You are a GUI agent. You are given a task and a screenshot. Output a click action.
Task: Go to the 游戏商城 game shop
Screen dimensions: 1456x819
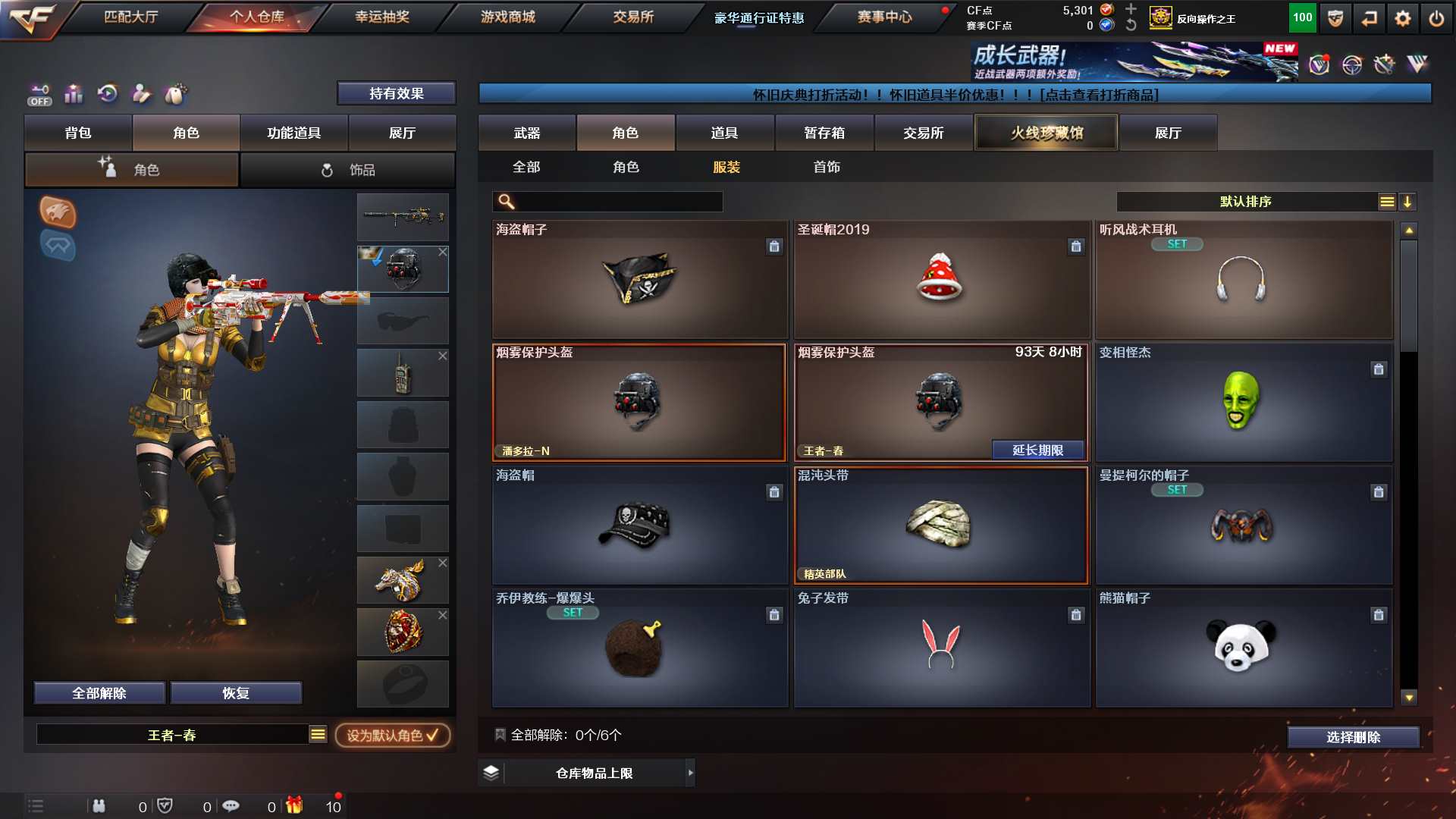tap(507, 17)
